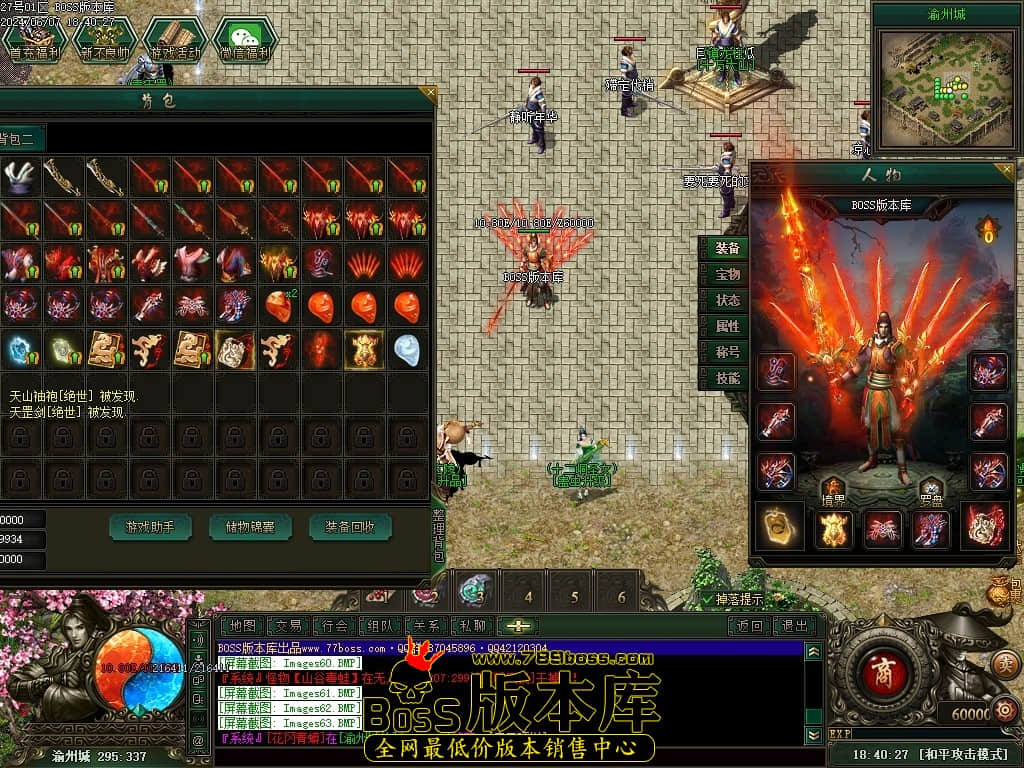The width and height of the screenshot is (1024, 768).
Task: Open the 首充福利 first-recharge reward icon
Action: [x=34, y=40]
